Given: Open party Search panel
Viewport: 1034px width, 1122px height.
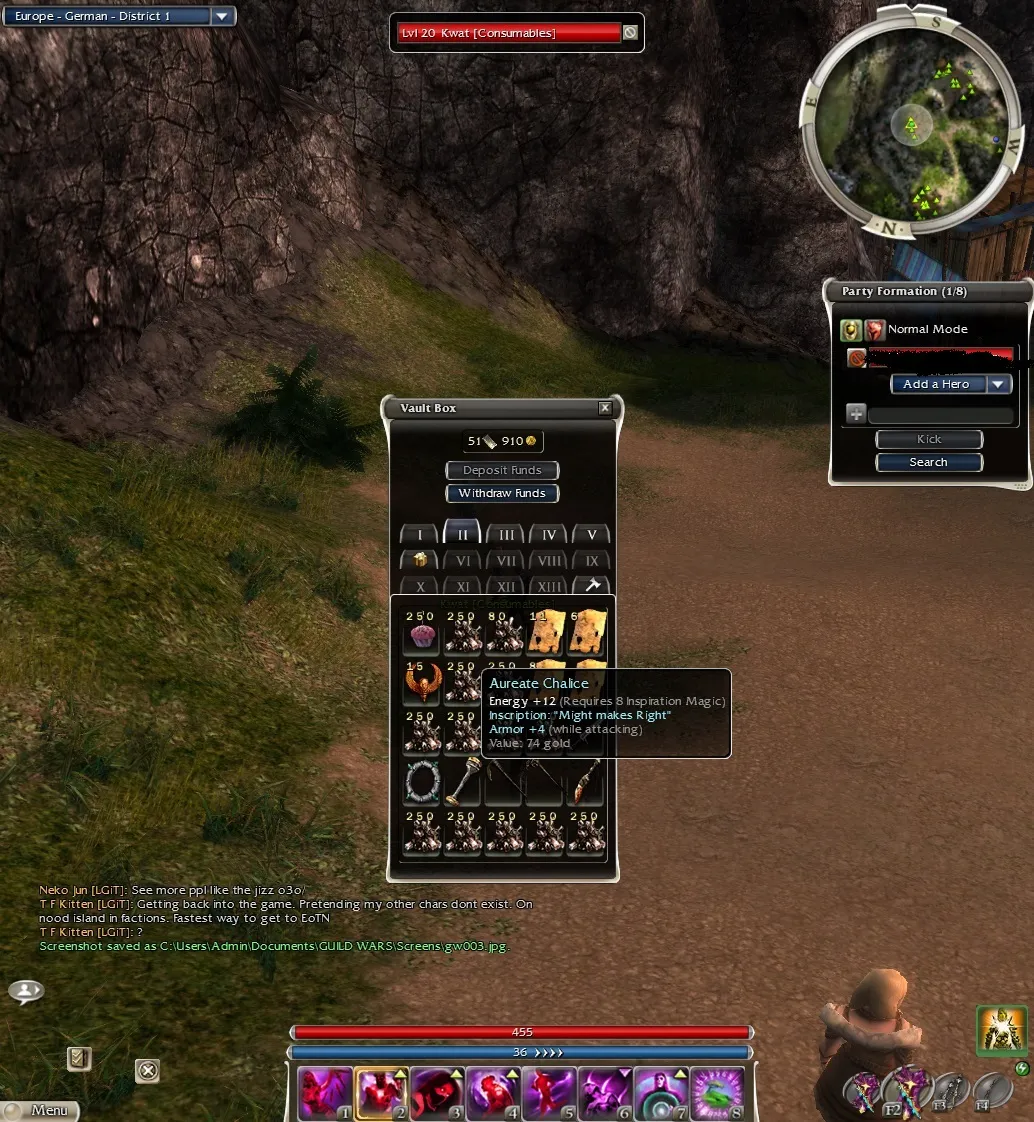Looking at the screenshot, I should [x=929, y=462].
